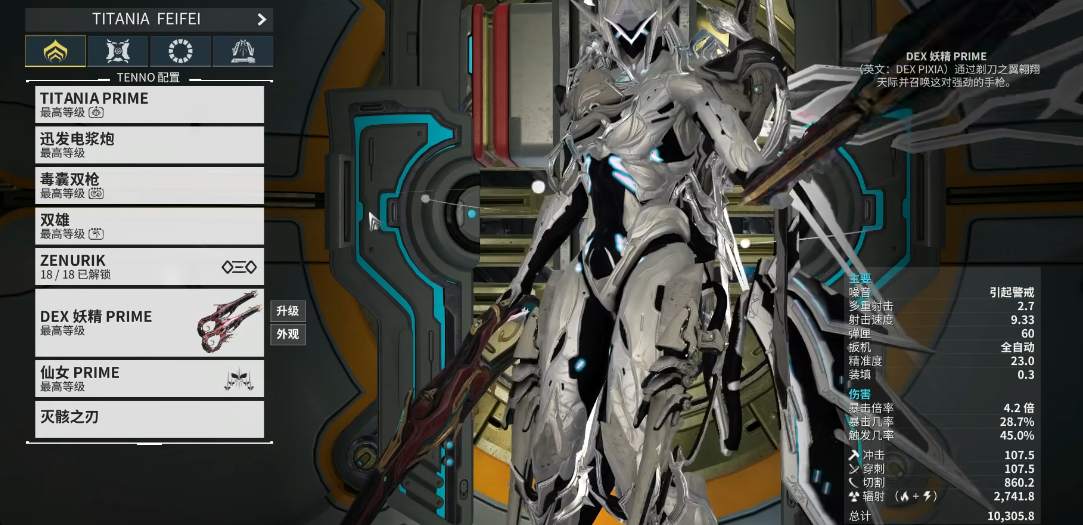Select the 毒囊双枪 secondary weapon slot

point(150,185)
